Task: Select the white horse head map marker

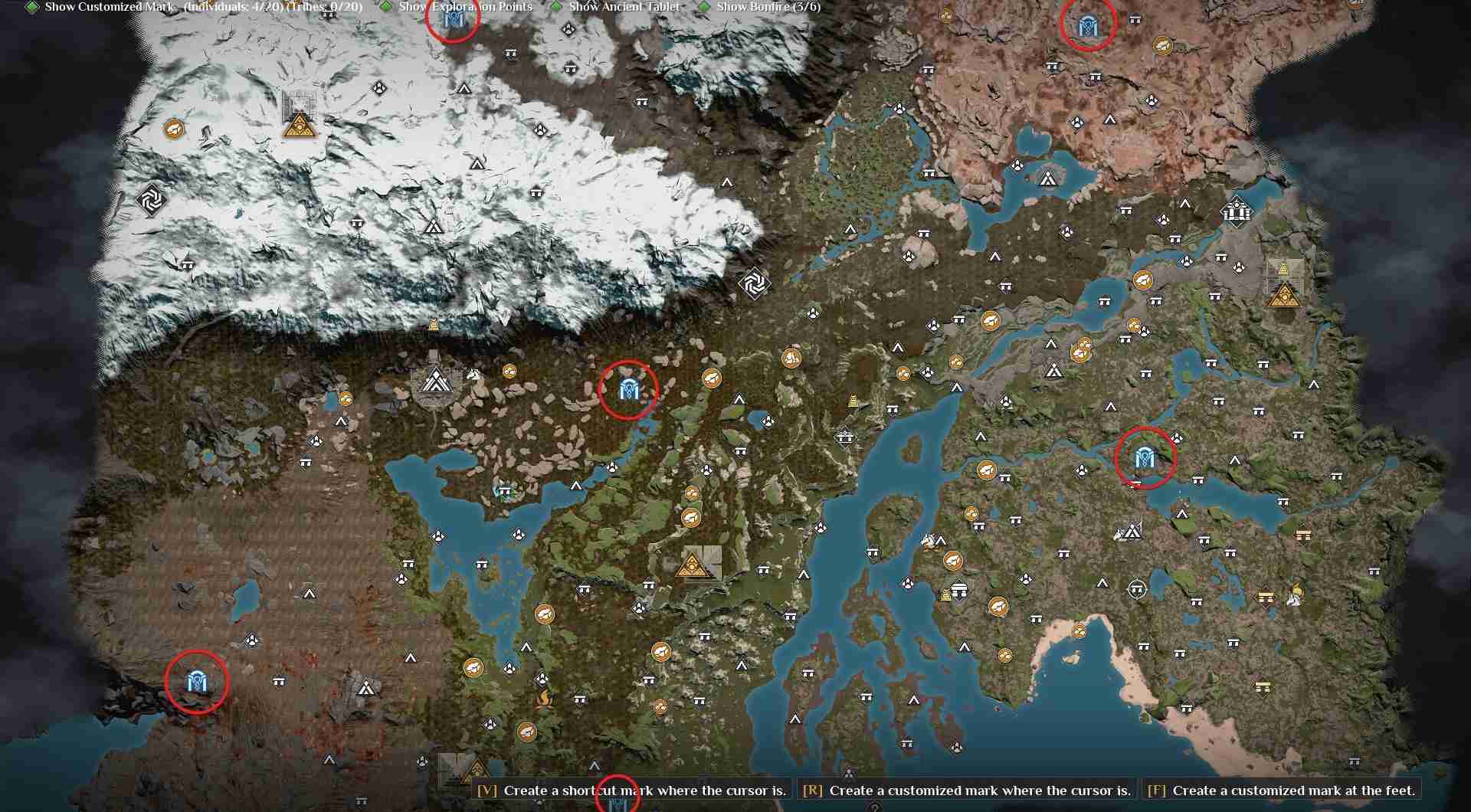Action: point(473,375)
